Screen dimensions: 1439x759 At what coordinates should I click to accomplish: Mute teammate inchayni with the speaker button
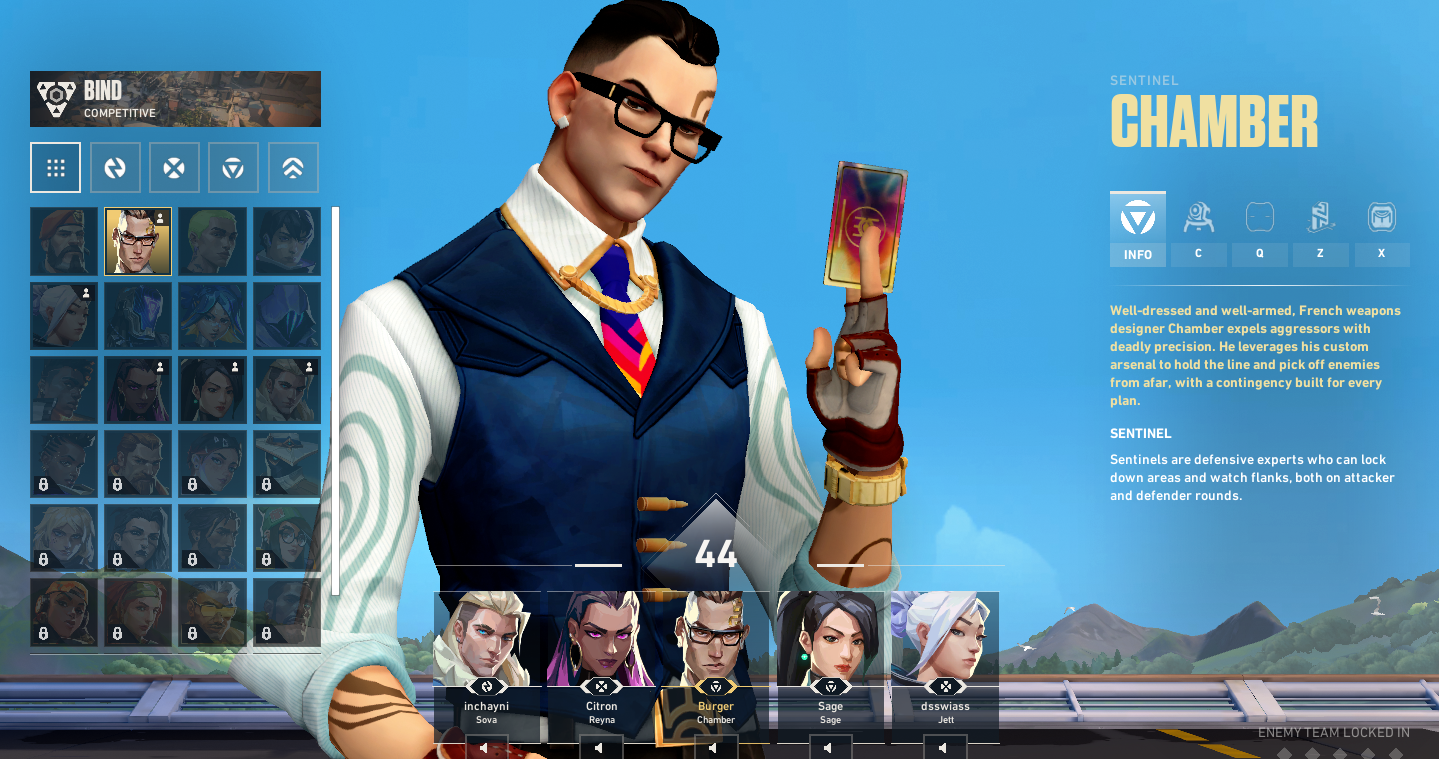(486, 747)
